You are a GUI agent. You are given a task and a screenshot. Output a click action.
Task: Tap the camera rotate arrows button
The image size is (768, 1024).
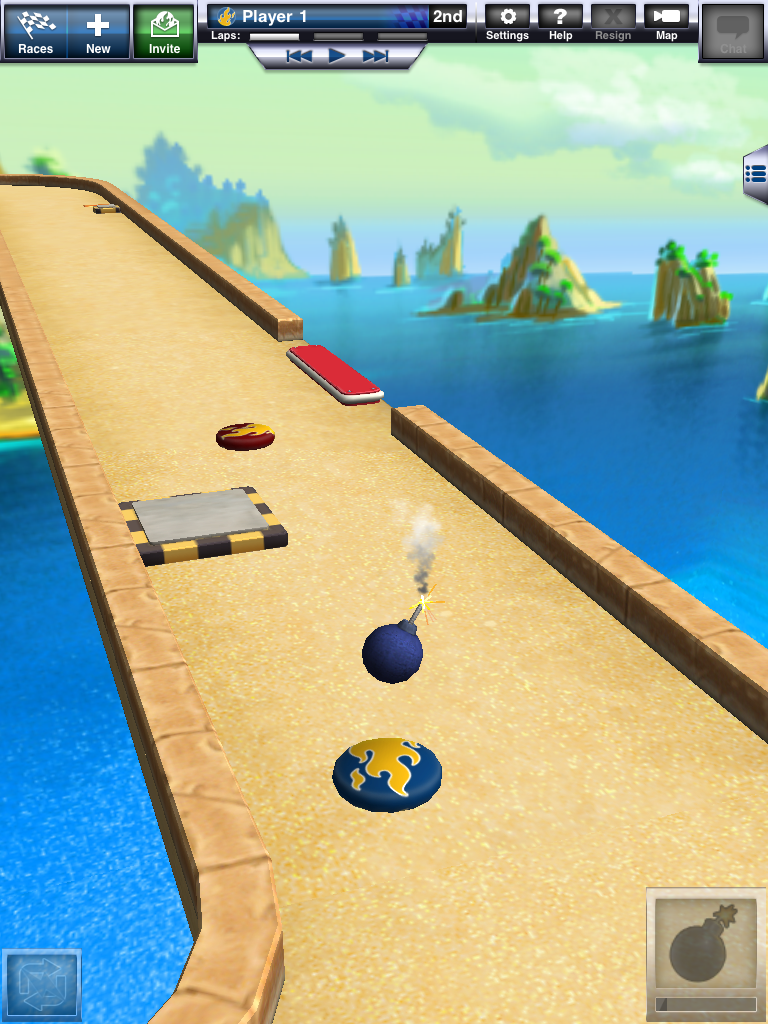coord(41,987)
